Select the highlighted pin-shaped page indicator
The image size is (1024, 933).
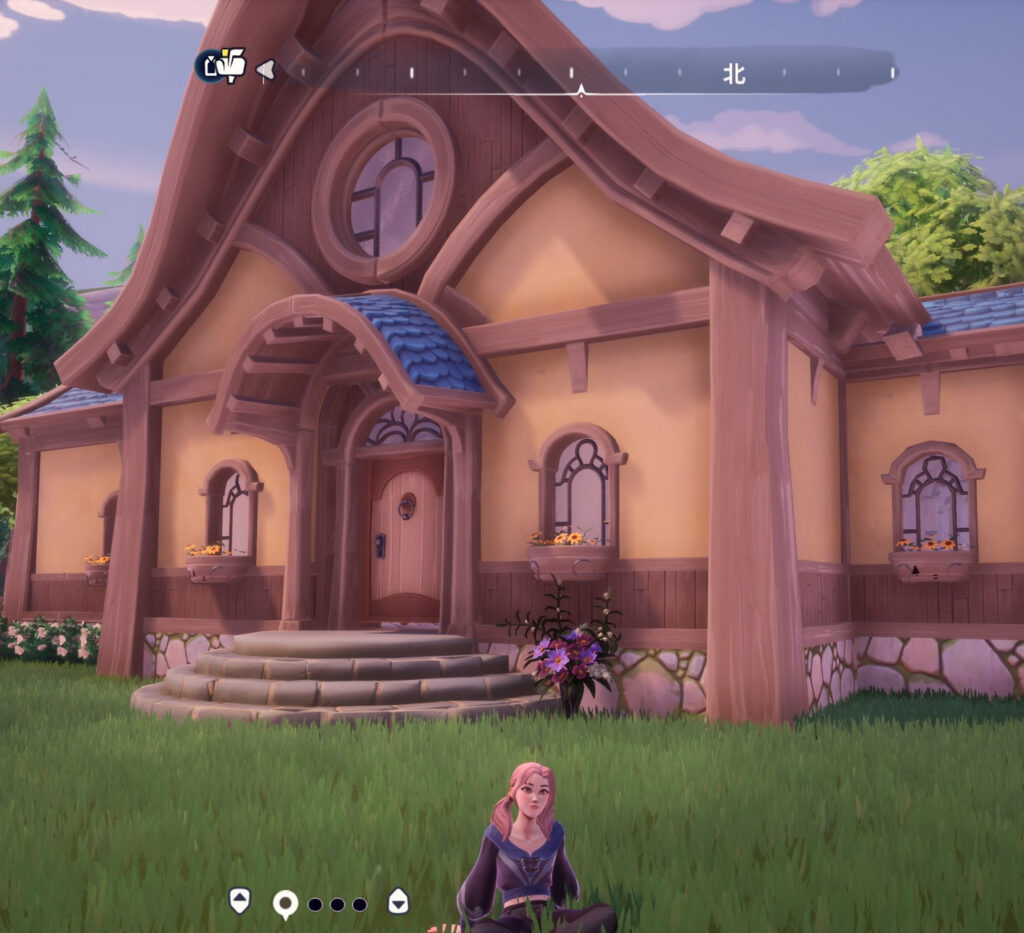point(285,904)
